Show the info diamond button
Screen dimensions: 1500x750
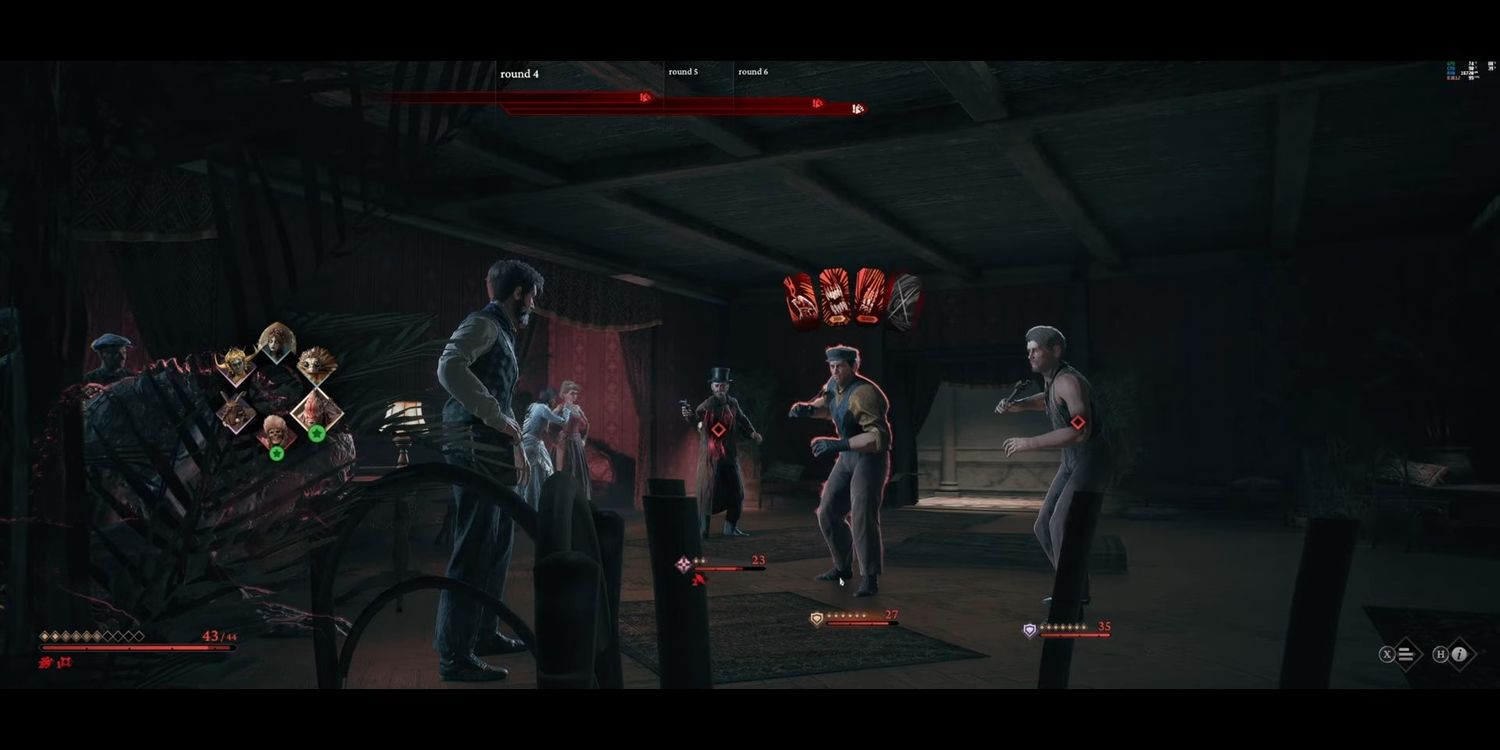pyautogui.click(x=1459, y=655)
